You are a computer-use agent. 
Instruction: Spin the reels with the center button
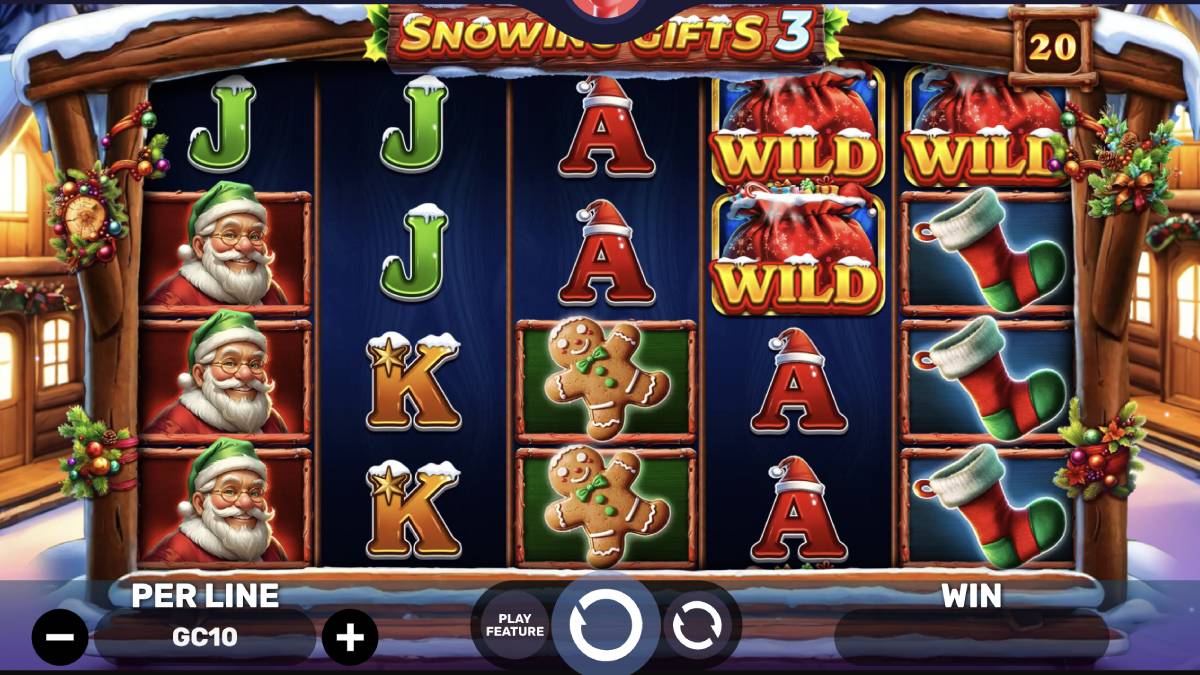[x=605, y=624]
